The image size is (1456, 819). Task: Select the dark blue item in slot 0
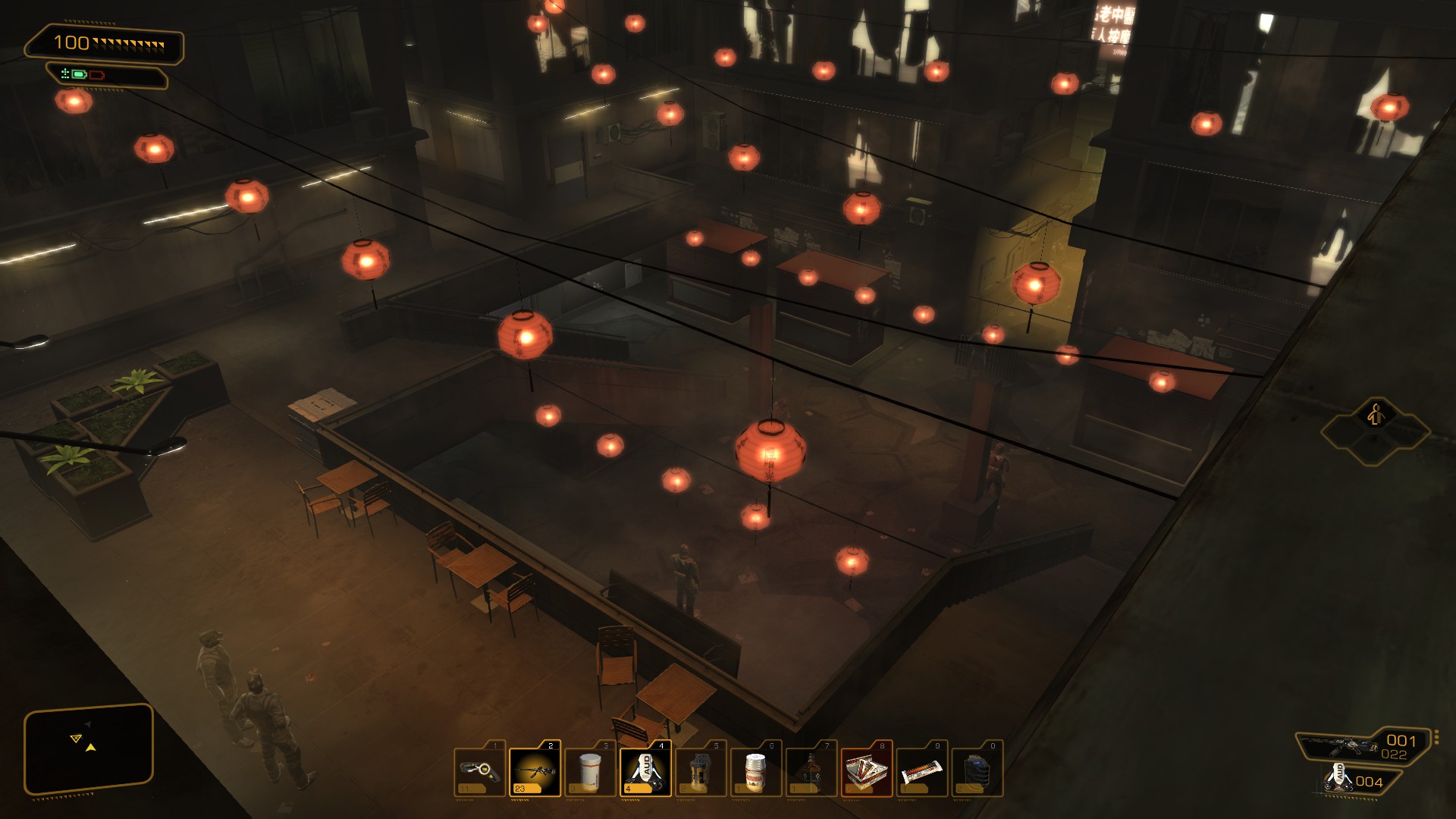(977, 770)
